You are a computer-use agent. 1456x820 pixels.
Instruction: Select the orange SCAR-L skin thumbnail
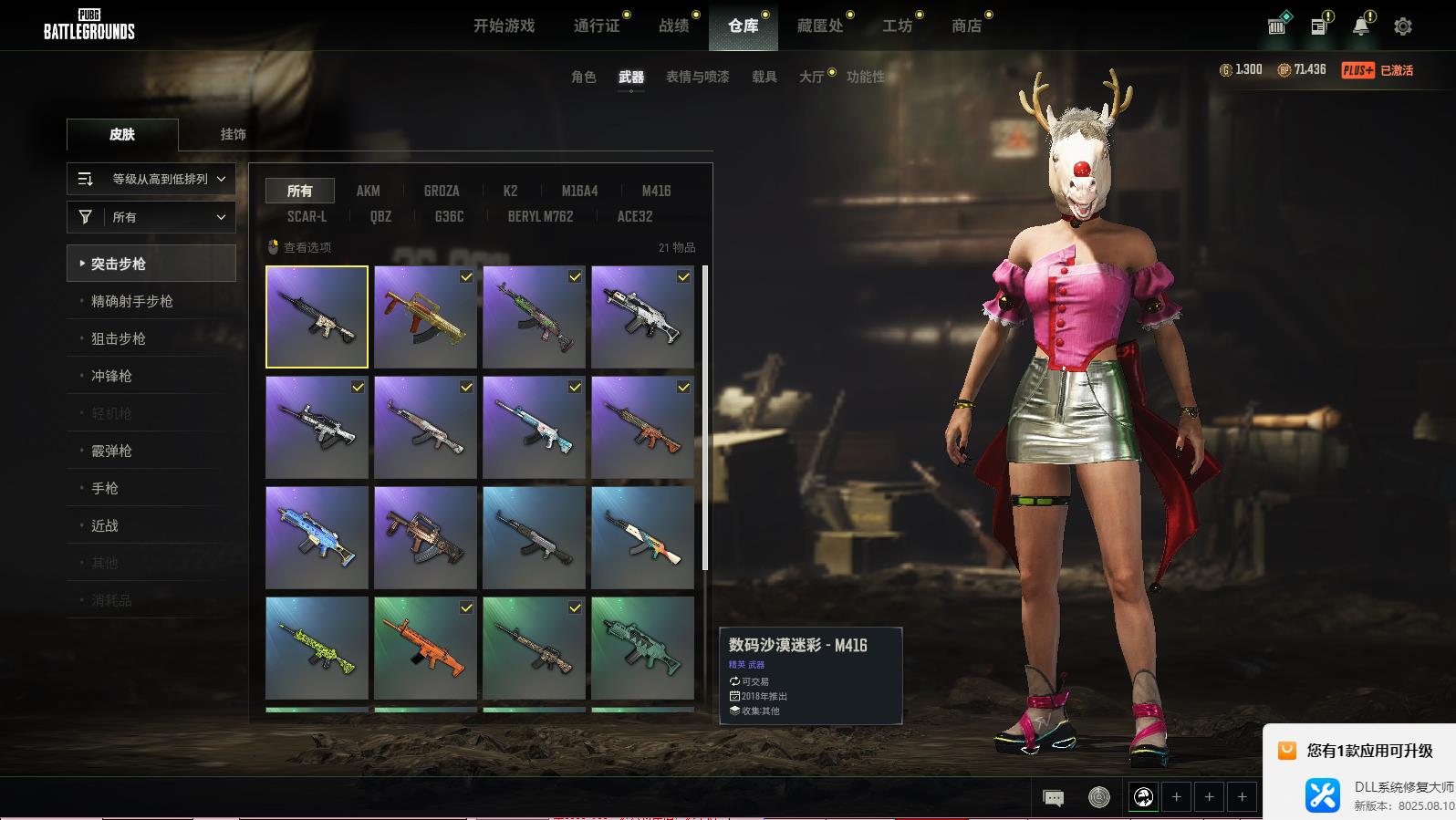point(425,648)
